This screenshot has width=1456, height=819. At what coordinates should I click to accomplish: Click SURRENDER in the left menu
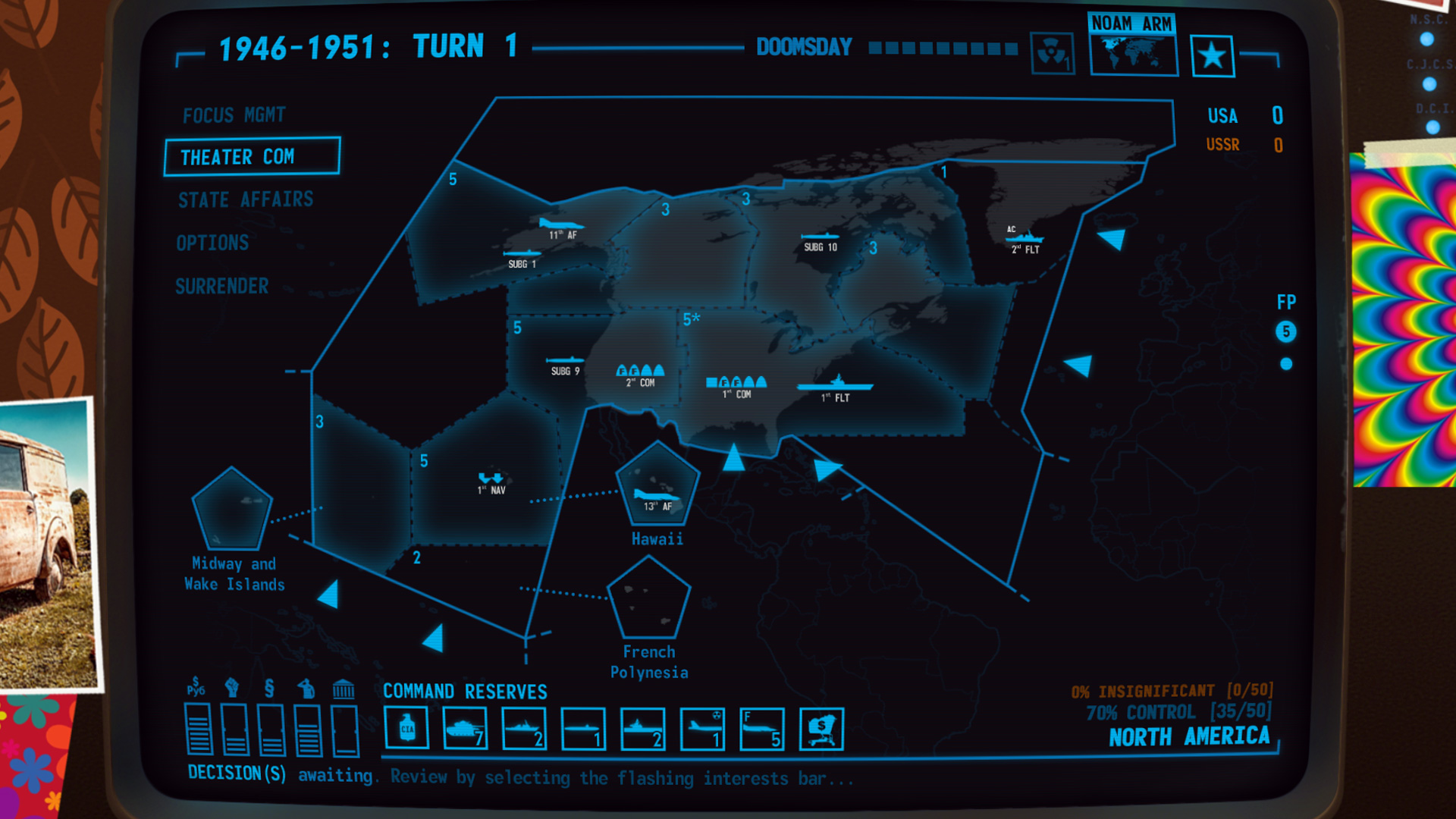(x=221, y=286)
